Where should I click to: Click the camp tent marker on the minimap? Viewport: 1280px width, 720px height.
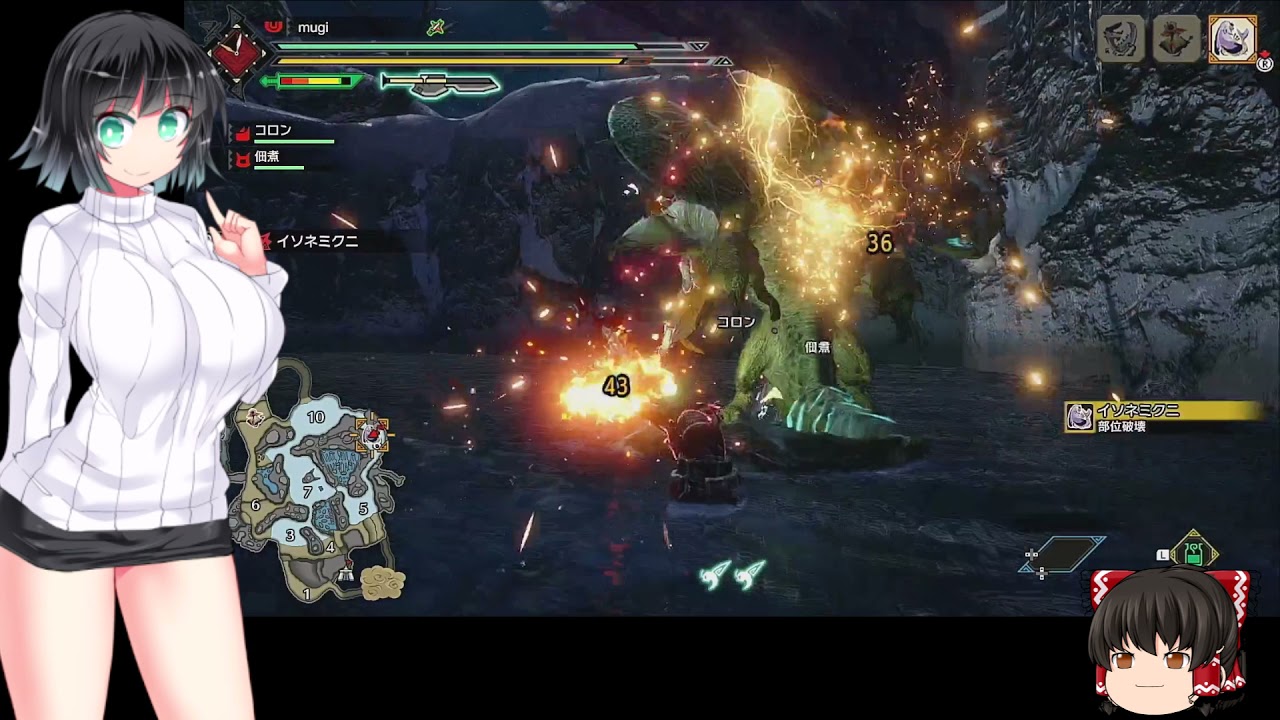[346, 574]
